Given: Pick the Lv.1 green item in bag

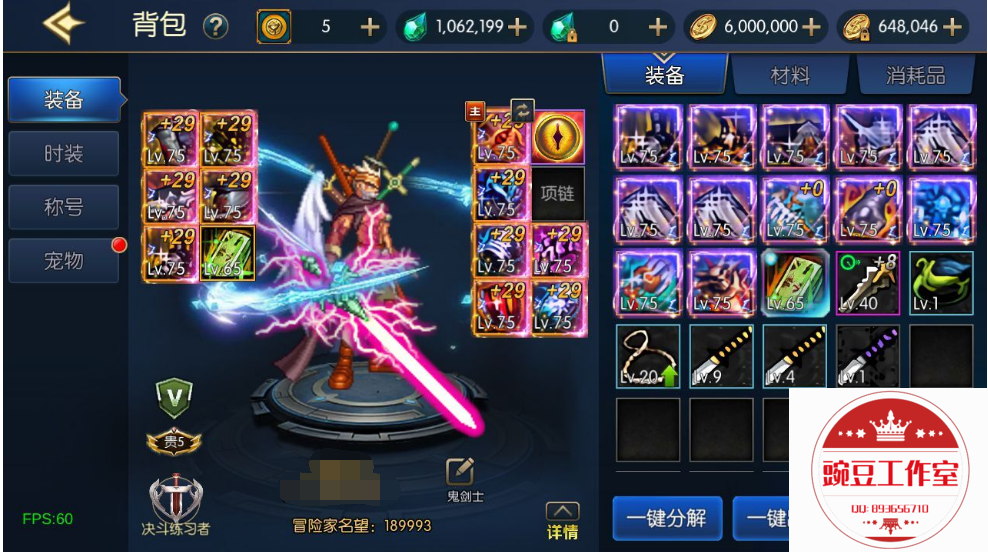Looking at the screenshot, I should pos(941,283).
